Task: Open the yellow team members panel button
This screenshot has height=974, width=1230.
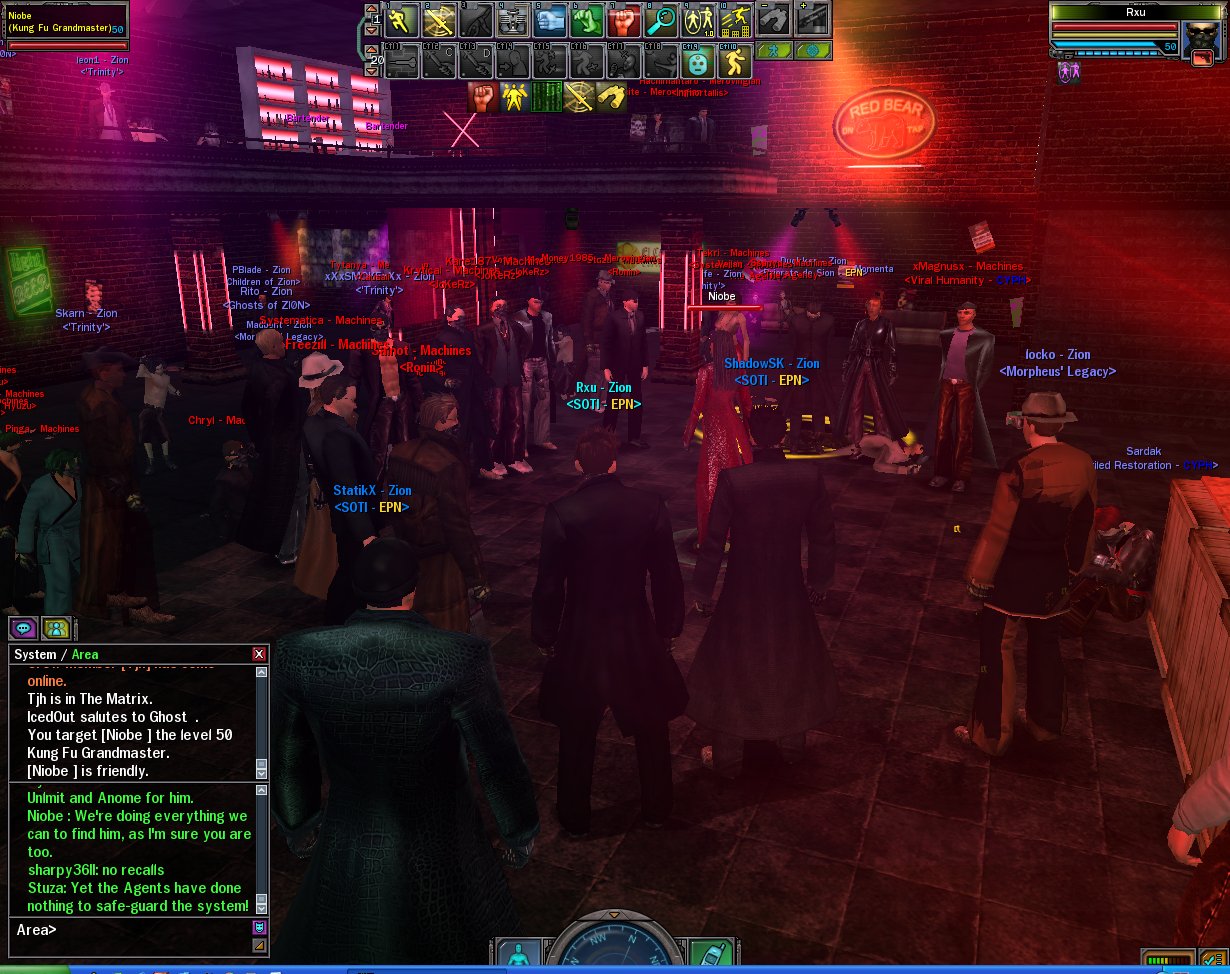Action: (x=56, y=628)
